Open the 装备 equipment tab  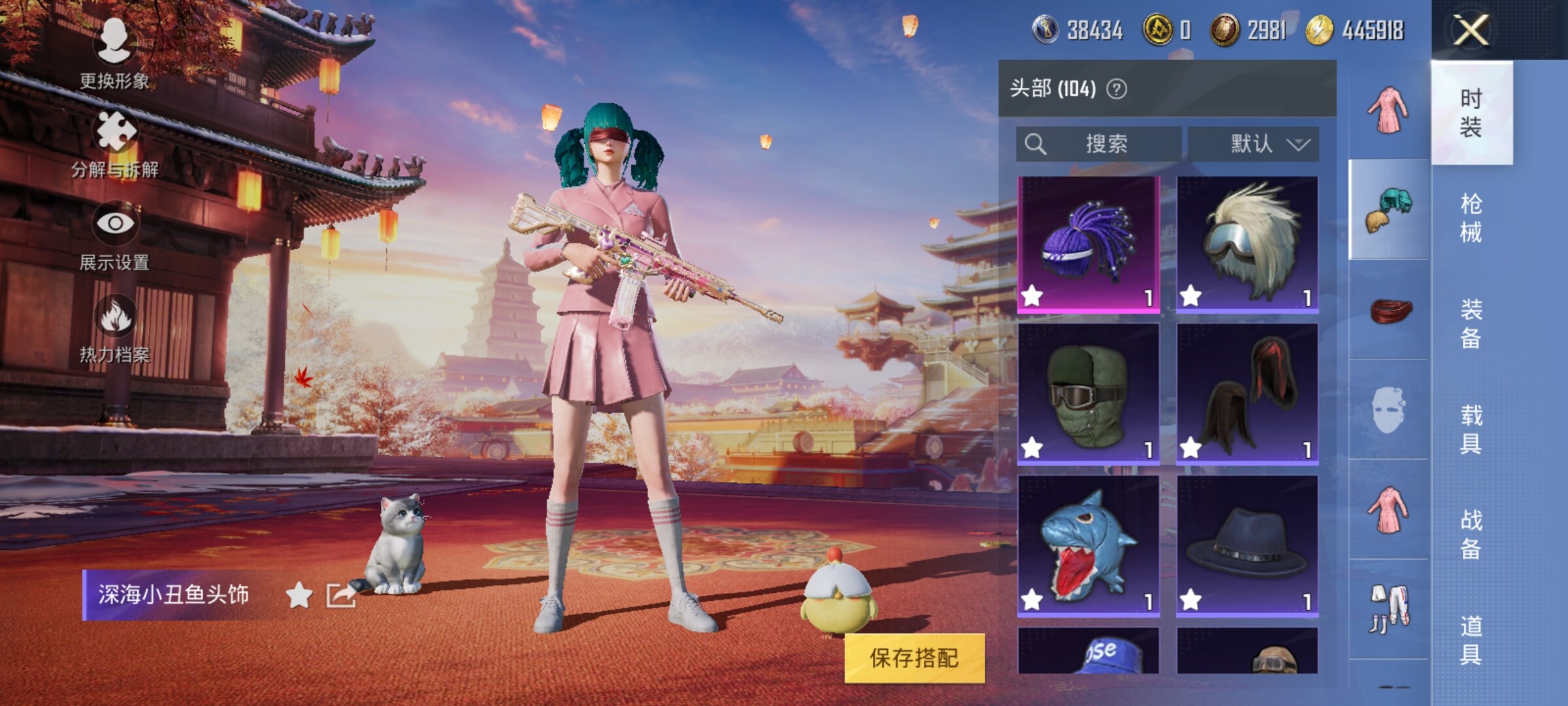point(1471,324)
